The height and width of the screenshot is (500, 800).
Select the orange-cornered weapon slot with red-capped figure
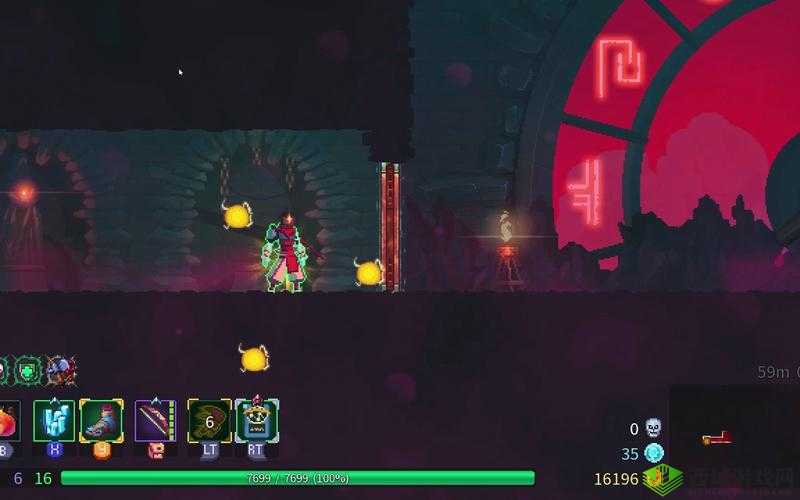pyautogui.click(x=101, y=420)
